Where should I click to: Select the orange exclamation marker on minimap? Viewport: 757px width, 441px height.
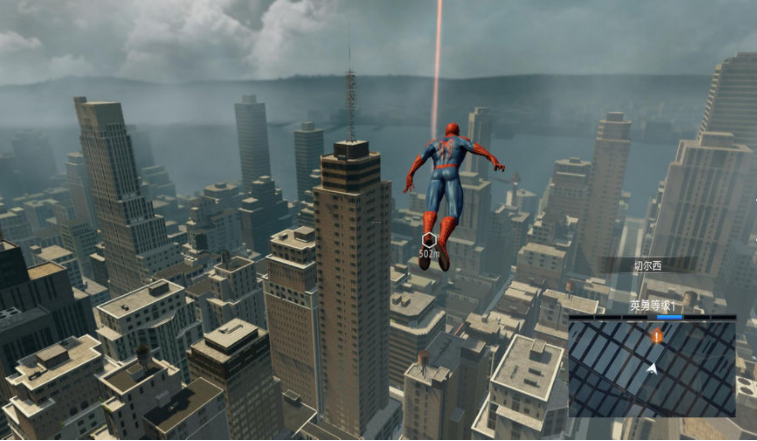(657, 337)
